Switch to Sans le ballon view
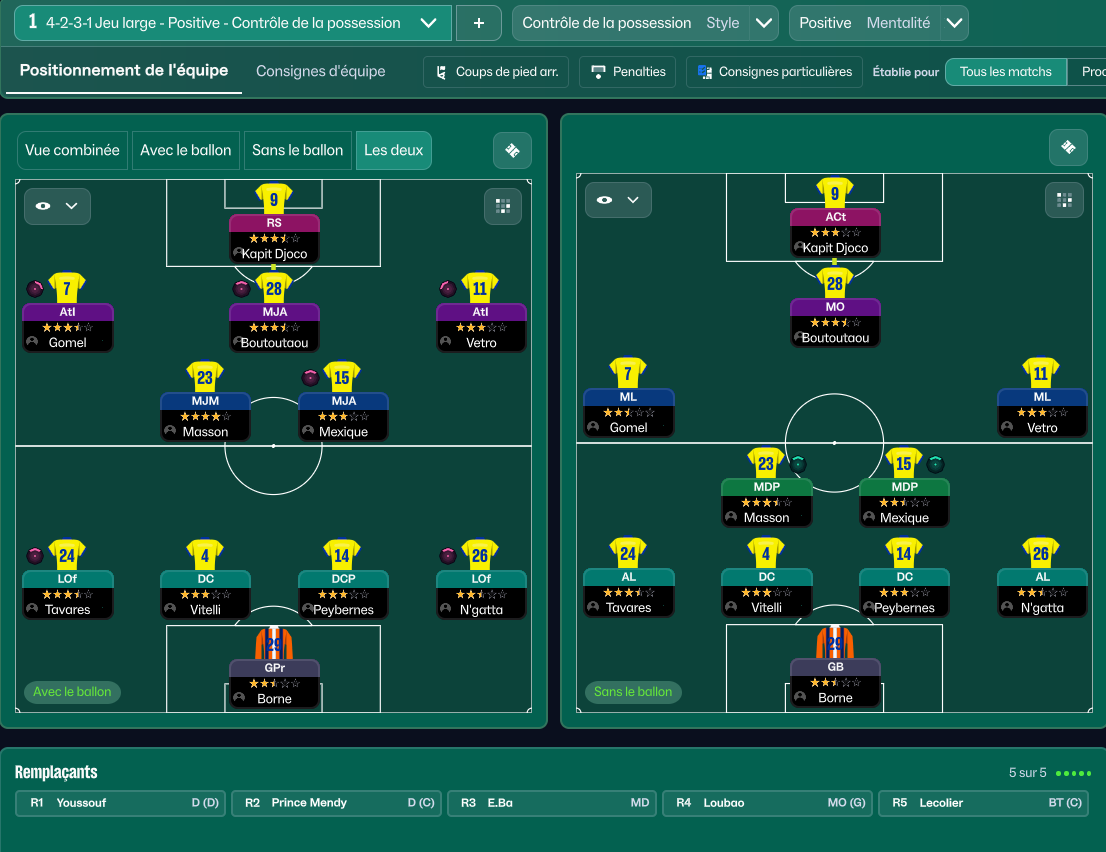Screen dimensions: 1106x852 point(297,150)
